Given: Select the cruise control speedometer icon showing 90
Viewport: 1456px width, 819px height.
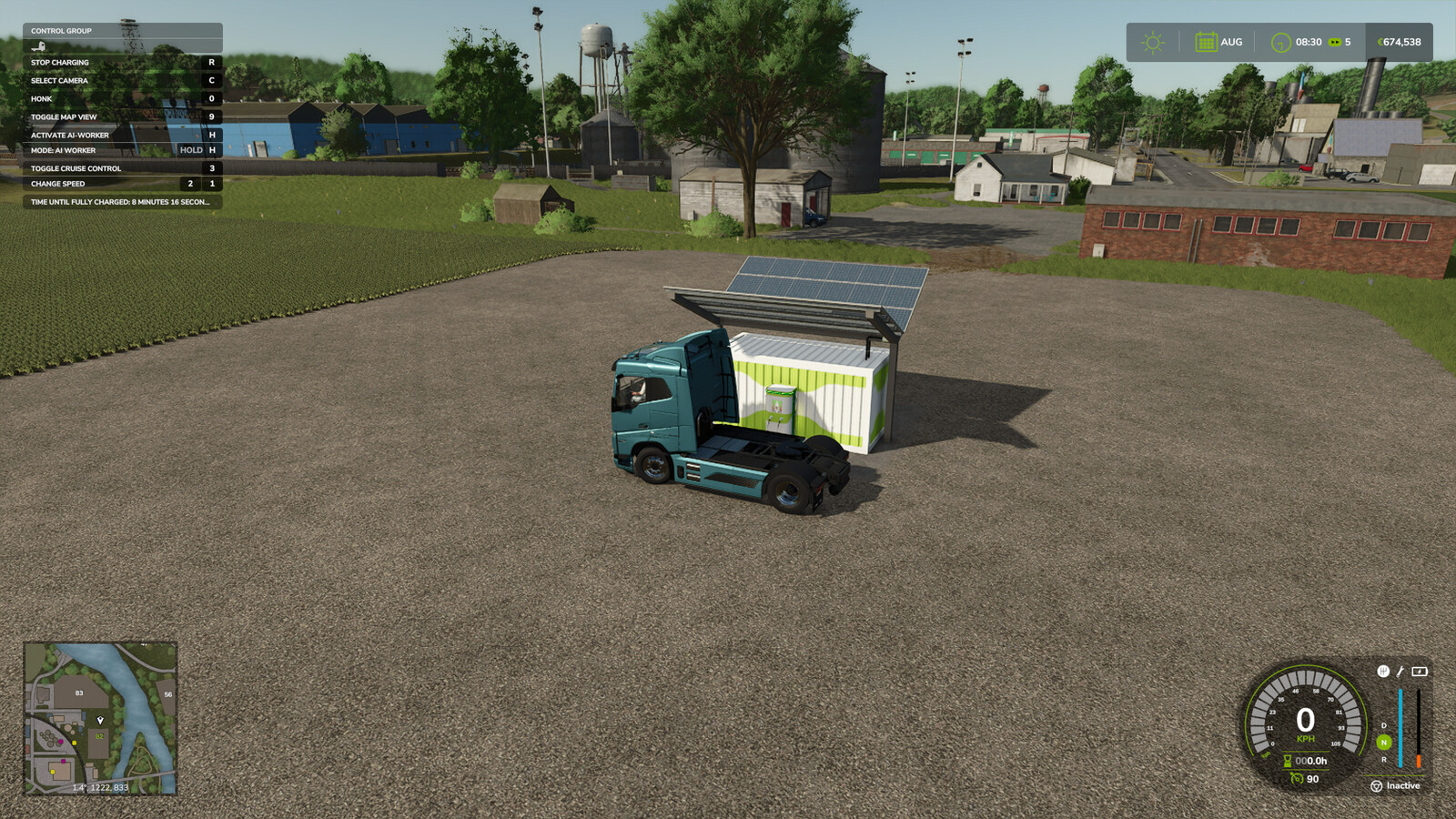Looking at the screenshot, I should pyautogui.click(x=1297, y=779).
